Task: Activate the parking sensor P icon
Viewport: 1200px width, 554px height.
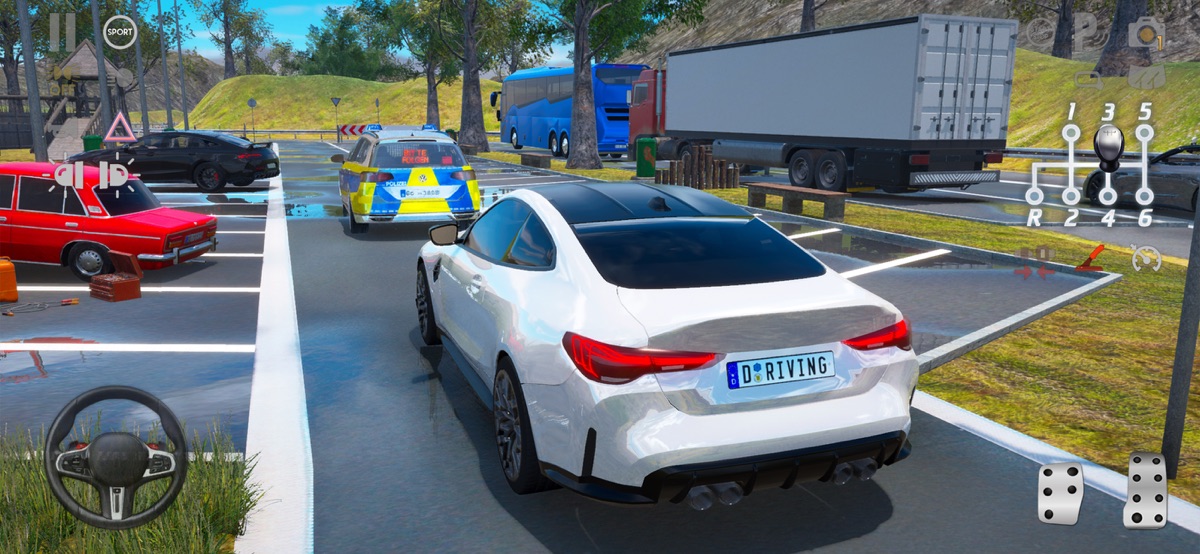Action: point(1085,31)
